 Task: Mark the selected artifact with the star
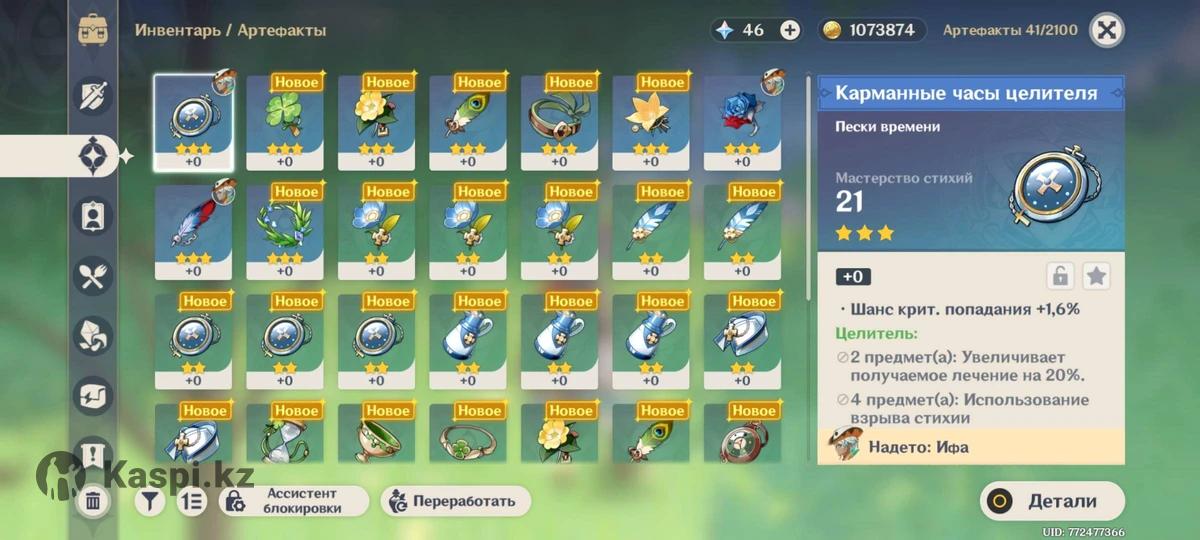1097,276
